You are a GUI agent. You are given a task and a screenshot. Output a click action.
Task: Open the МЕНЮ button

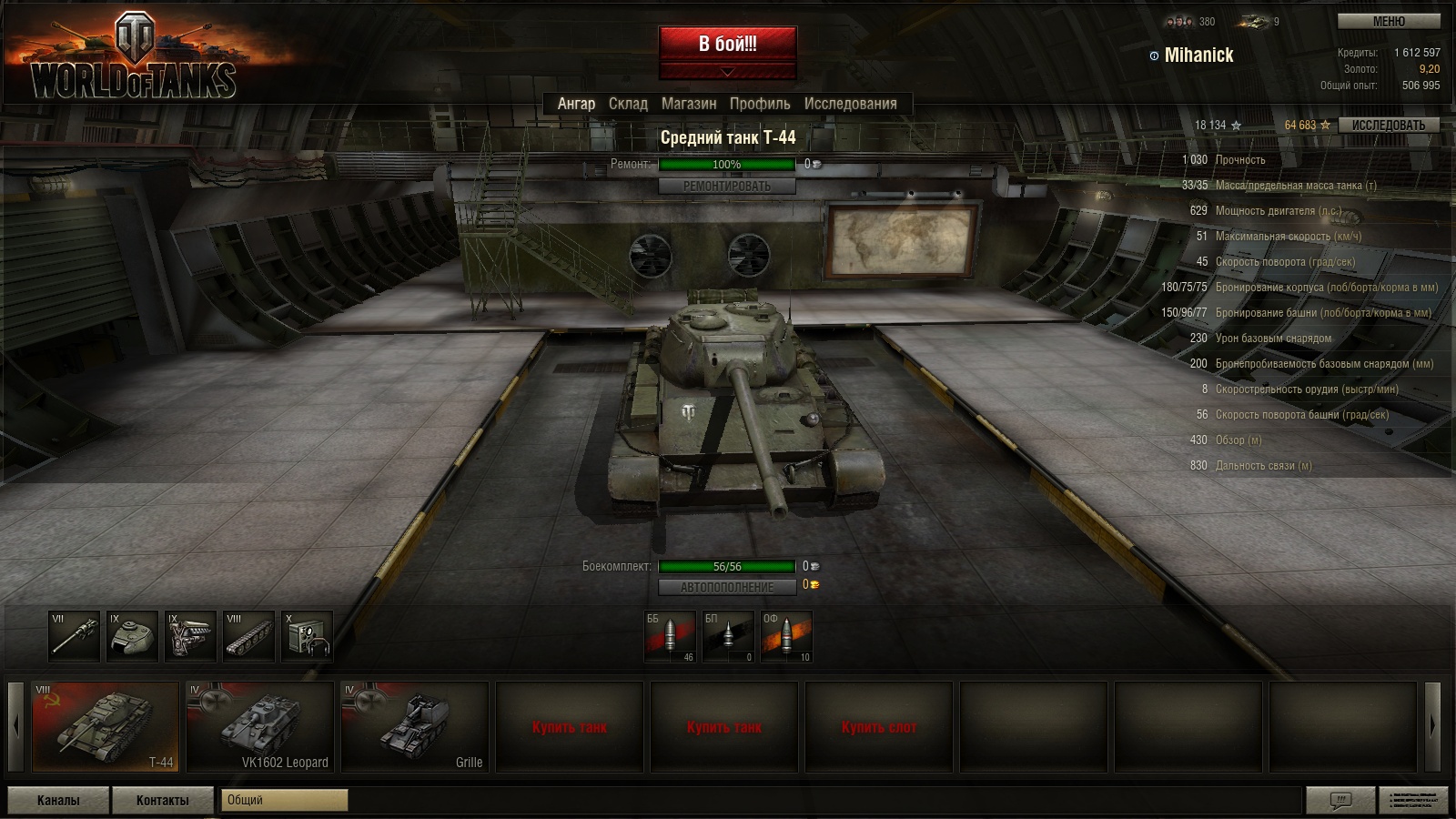[1388, 21]
